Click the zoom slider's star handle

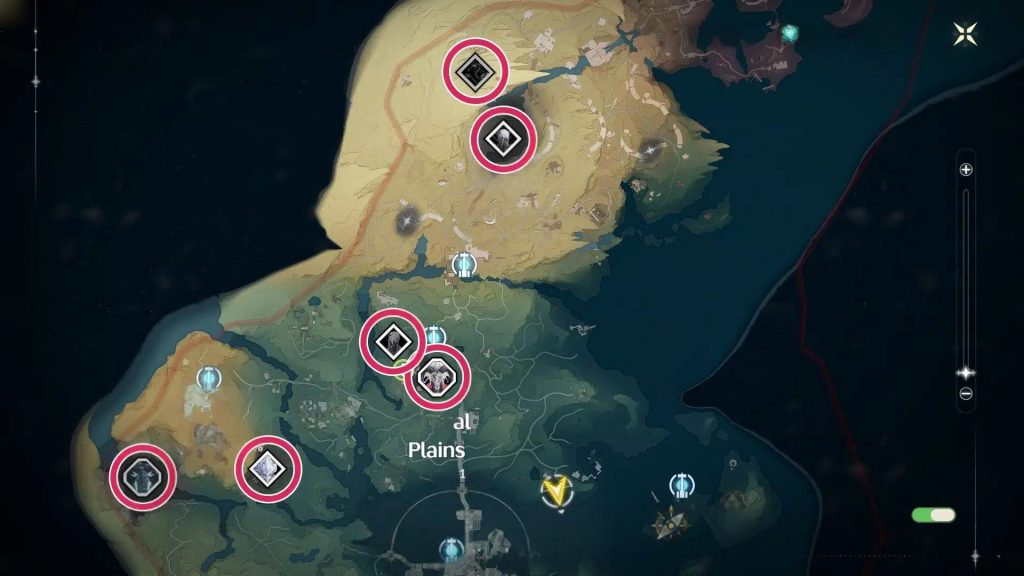(966, 372)
